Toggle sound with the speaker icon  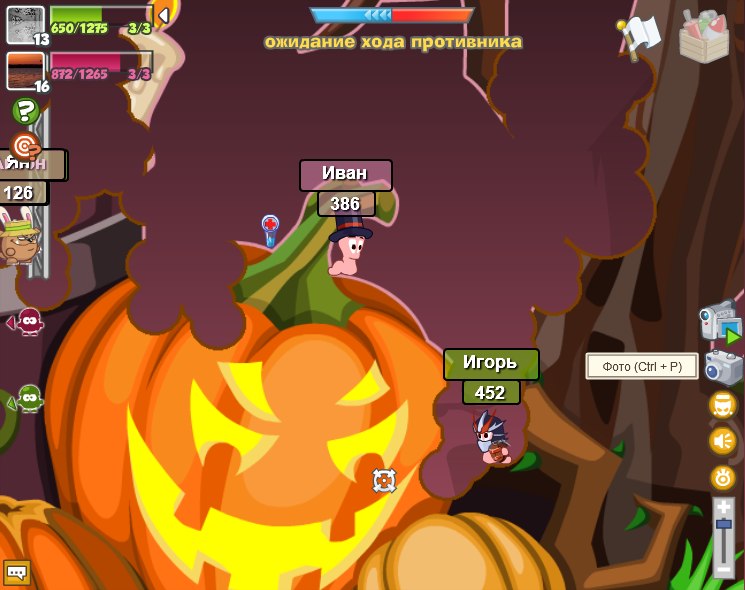[722, 440]
